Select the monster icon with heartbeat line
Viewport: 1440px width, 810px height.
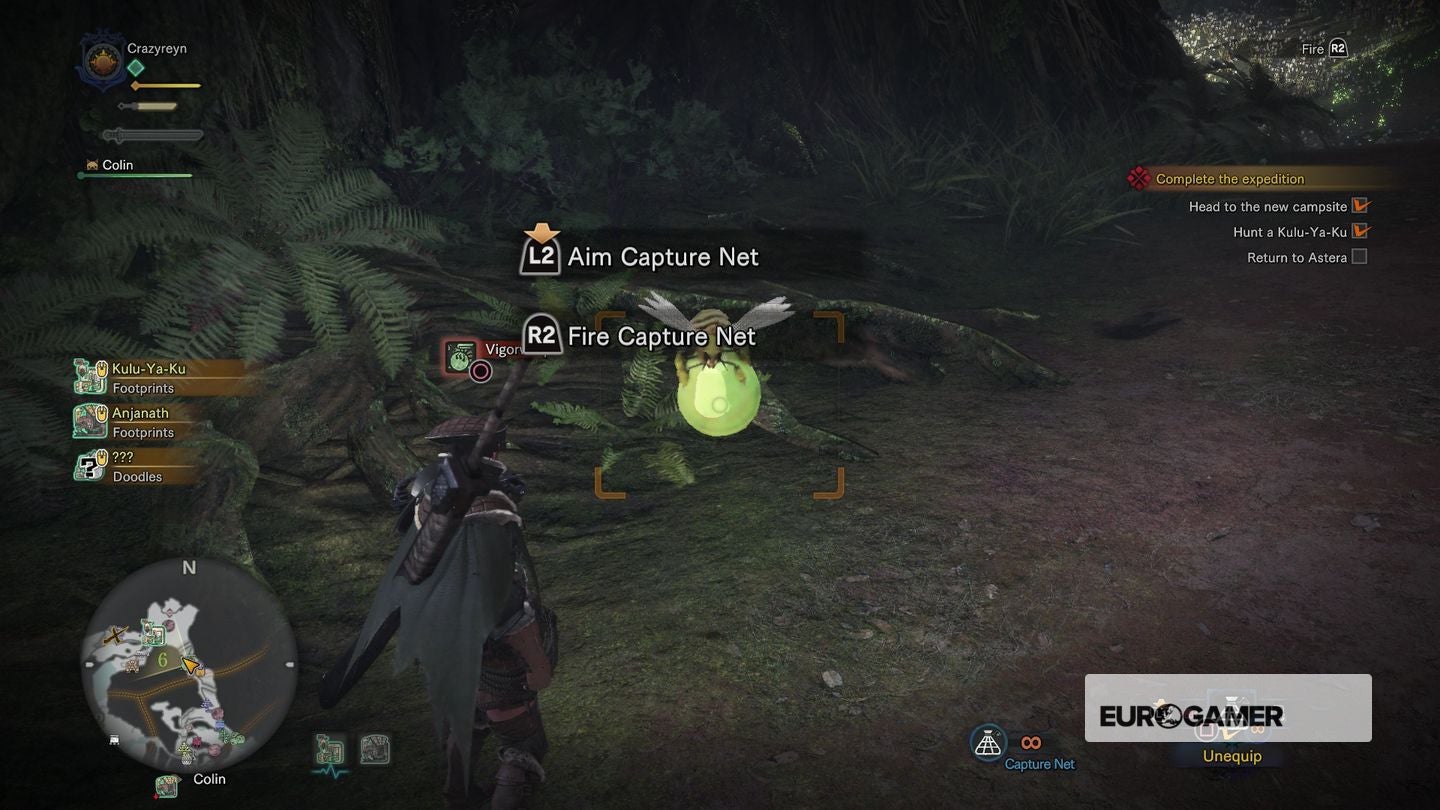(330, 751)
